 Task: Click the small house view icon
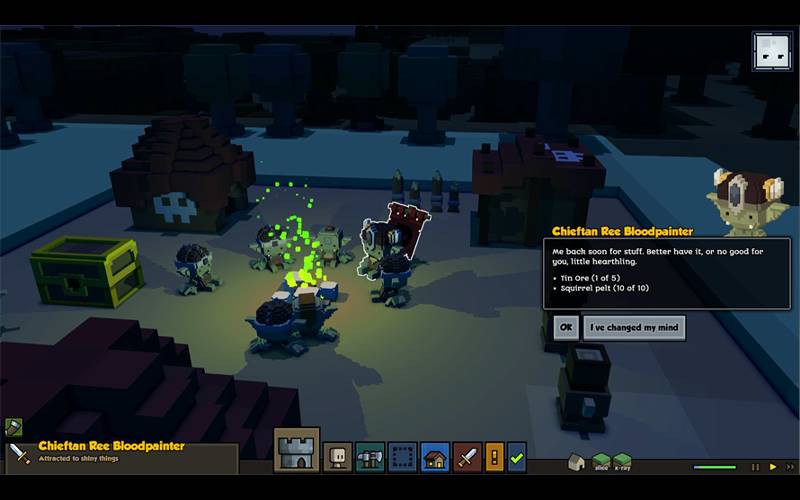pyautogui.click(x=576, y=462)
